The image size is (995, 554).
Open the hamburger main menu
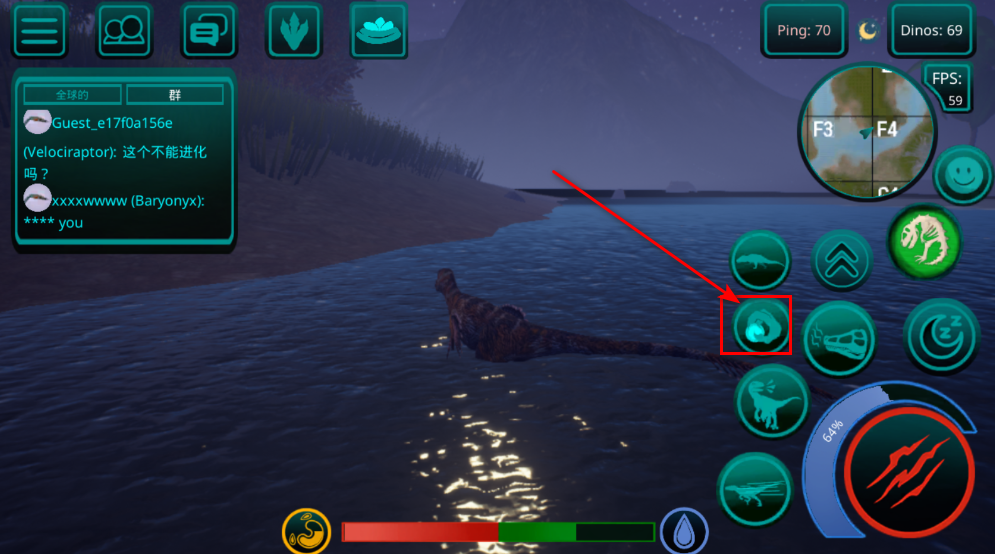click(39, 30)
